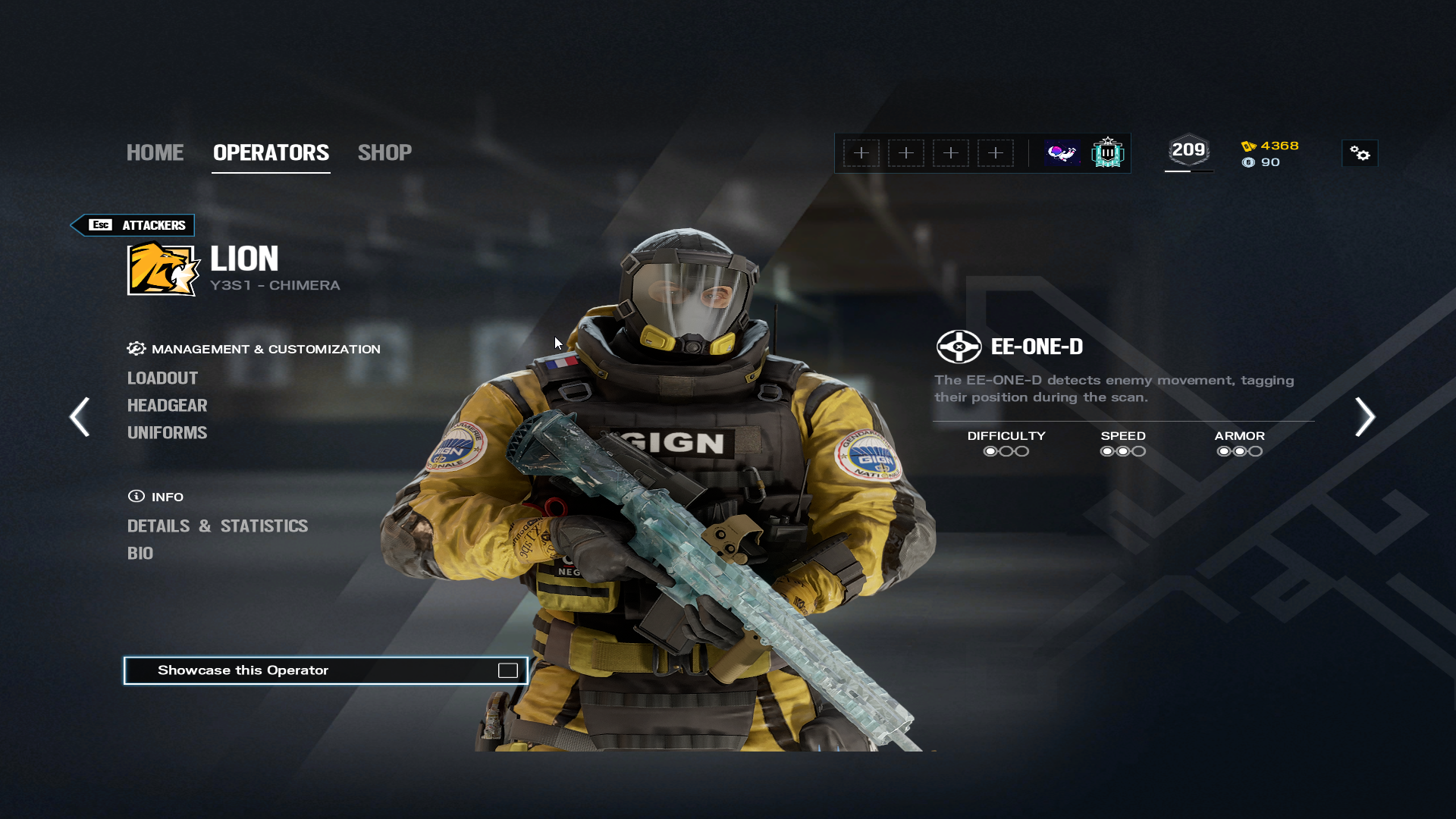
Task: Switch to the Home tab
Action: tap(155, 152)
